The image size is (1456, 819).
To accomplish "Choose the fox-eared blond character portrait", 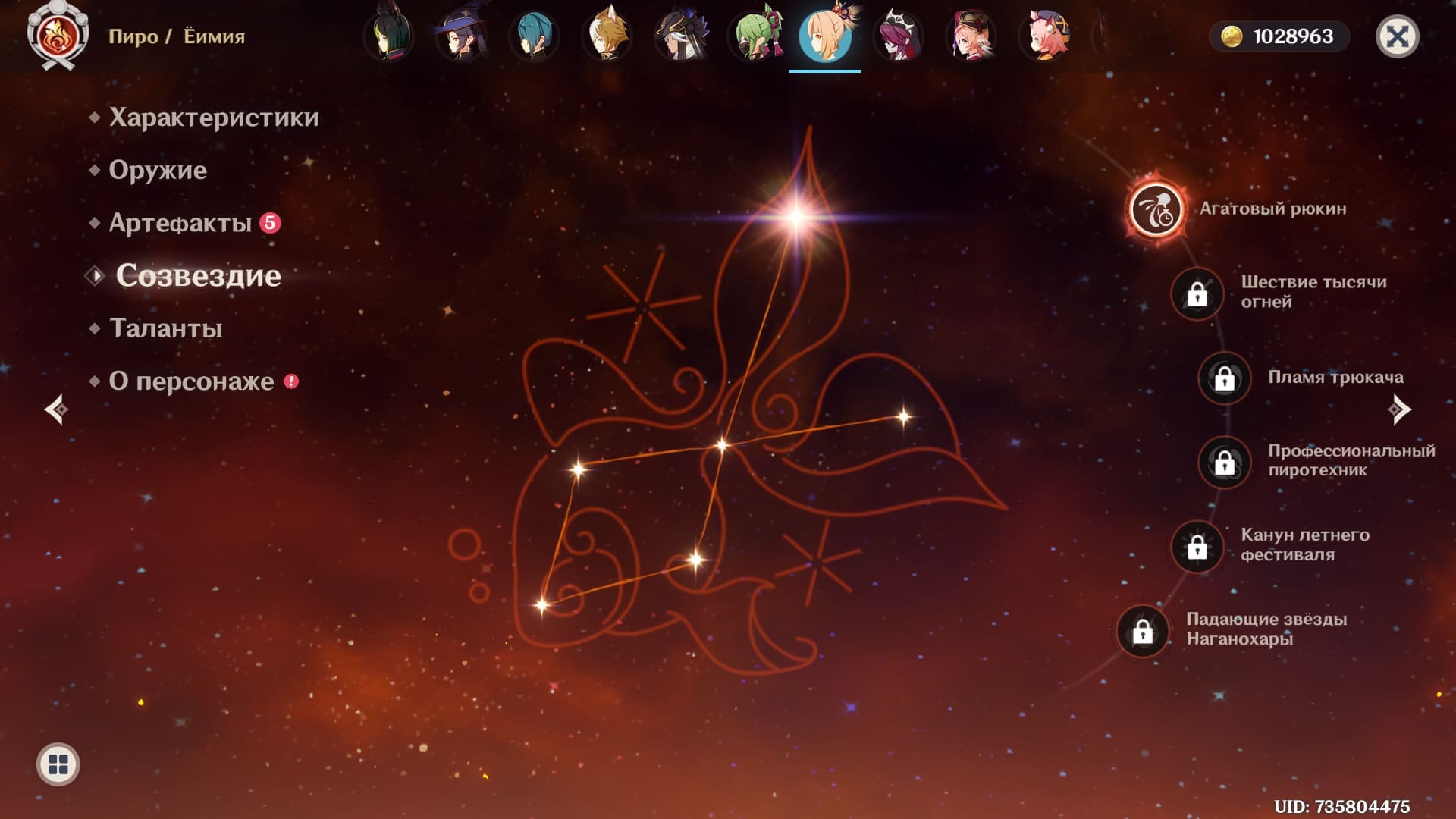I will pyautogui.click(x=607, y=36).
